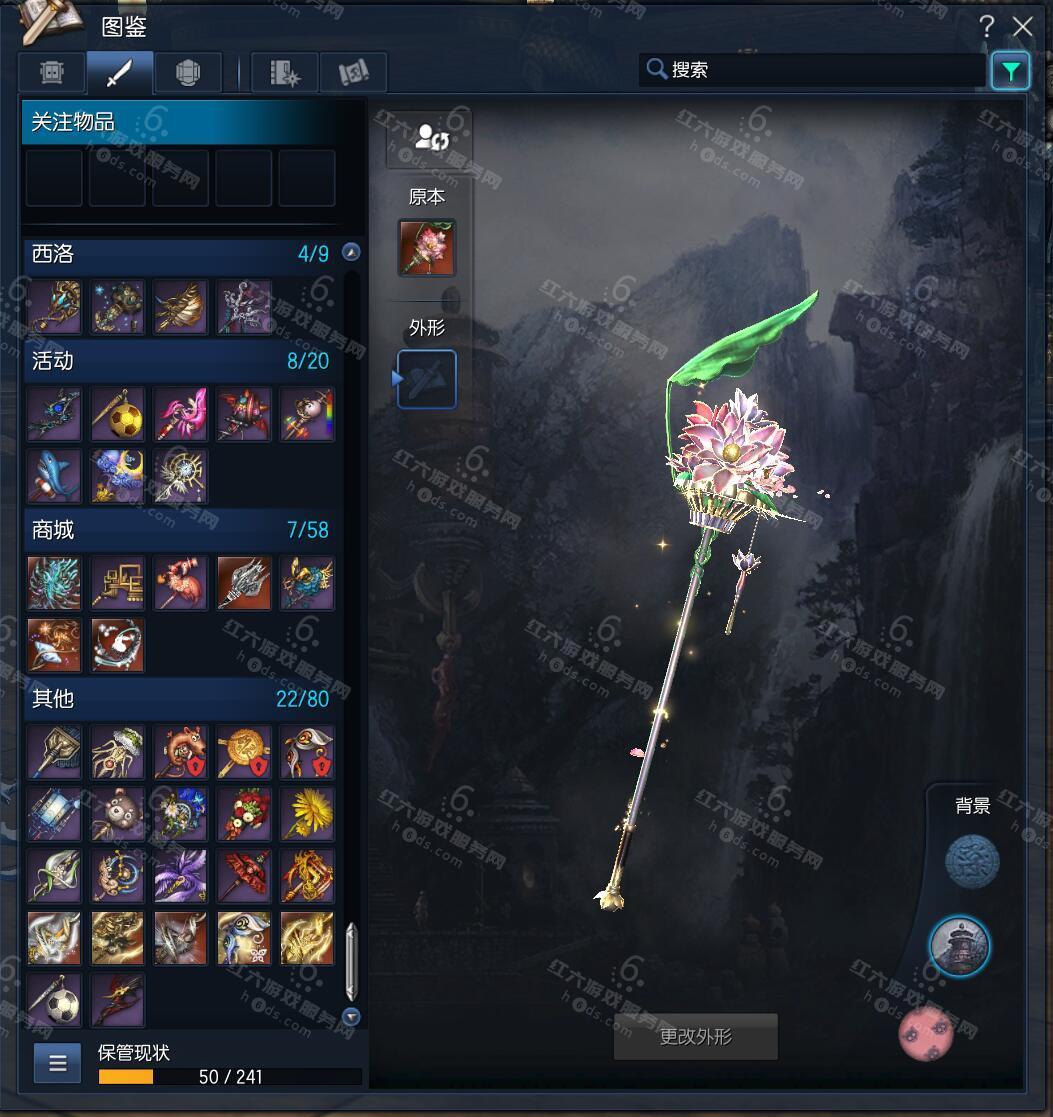Open help with the question mark

pyautogui.click(x=987, y=27)
